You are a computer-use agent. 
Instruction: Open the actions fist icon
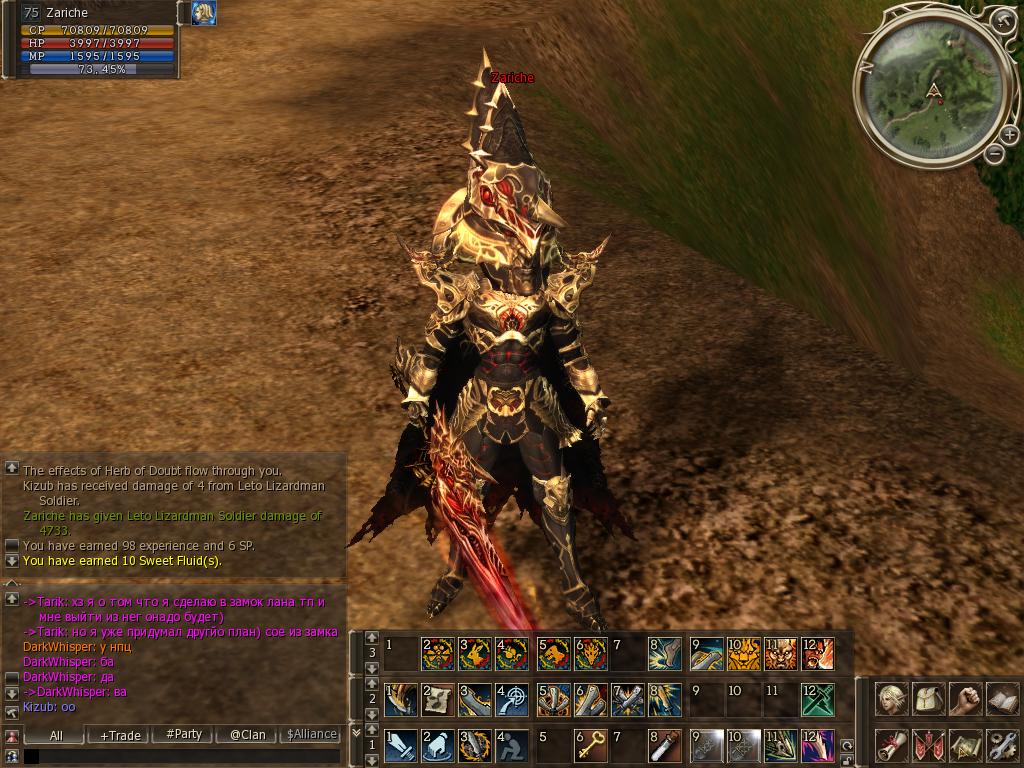(965, 698)
